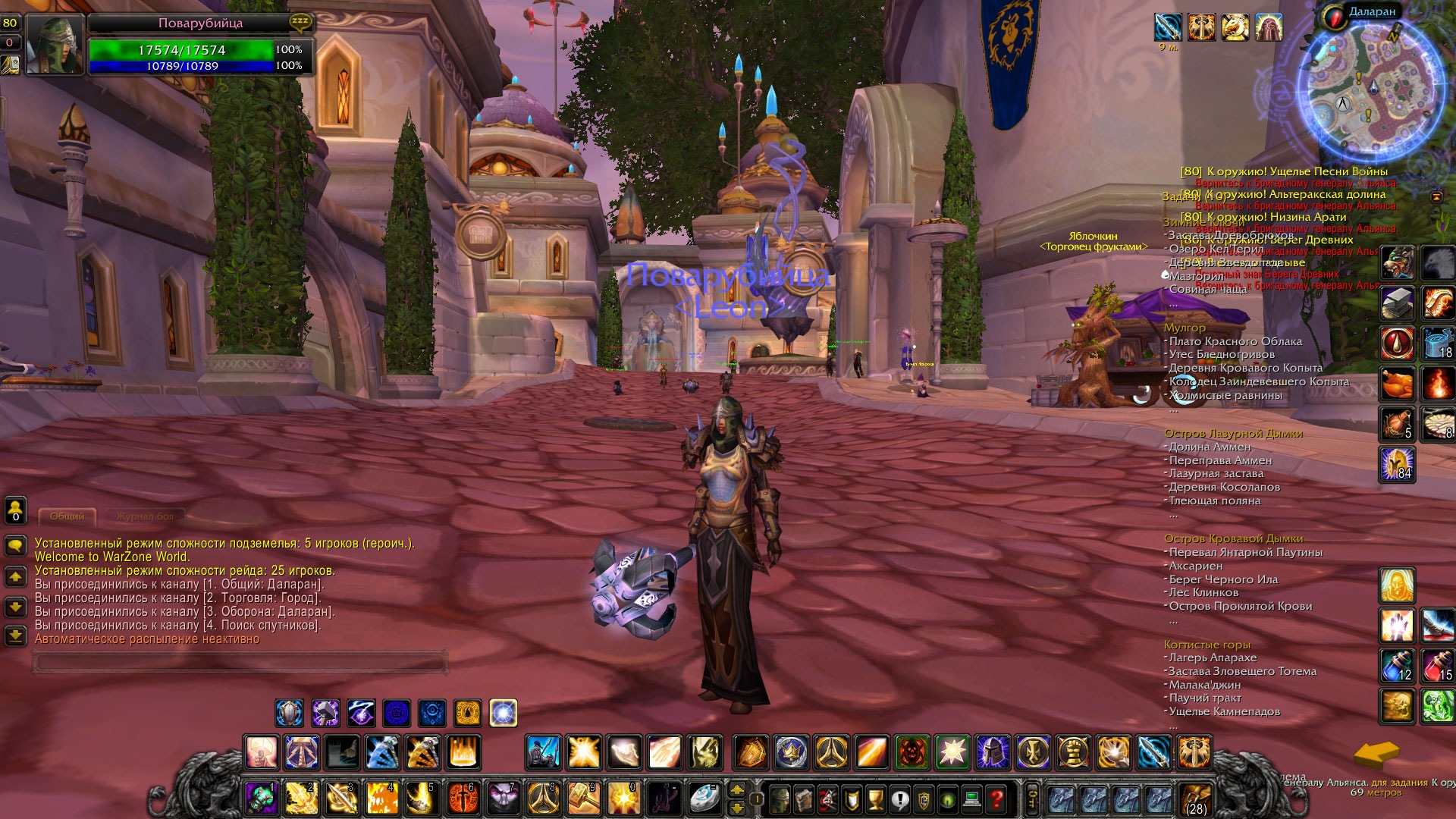Switch to the Общий chat tab

pos(67,516)
